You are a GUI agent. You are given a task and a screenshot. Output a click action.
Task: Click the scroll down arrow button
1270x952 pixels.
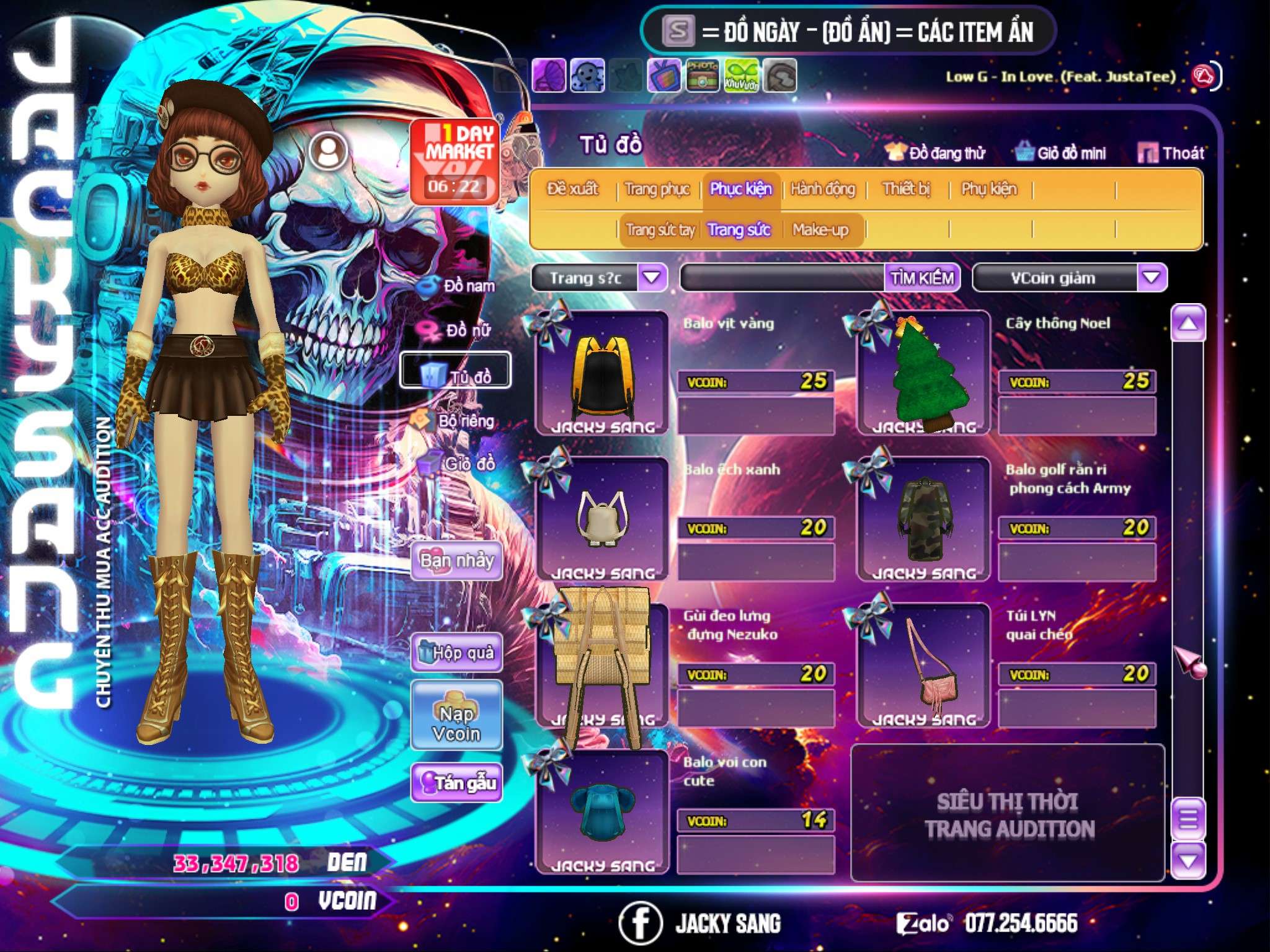click(1188, 860)
